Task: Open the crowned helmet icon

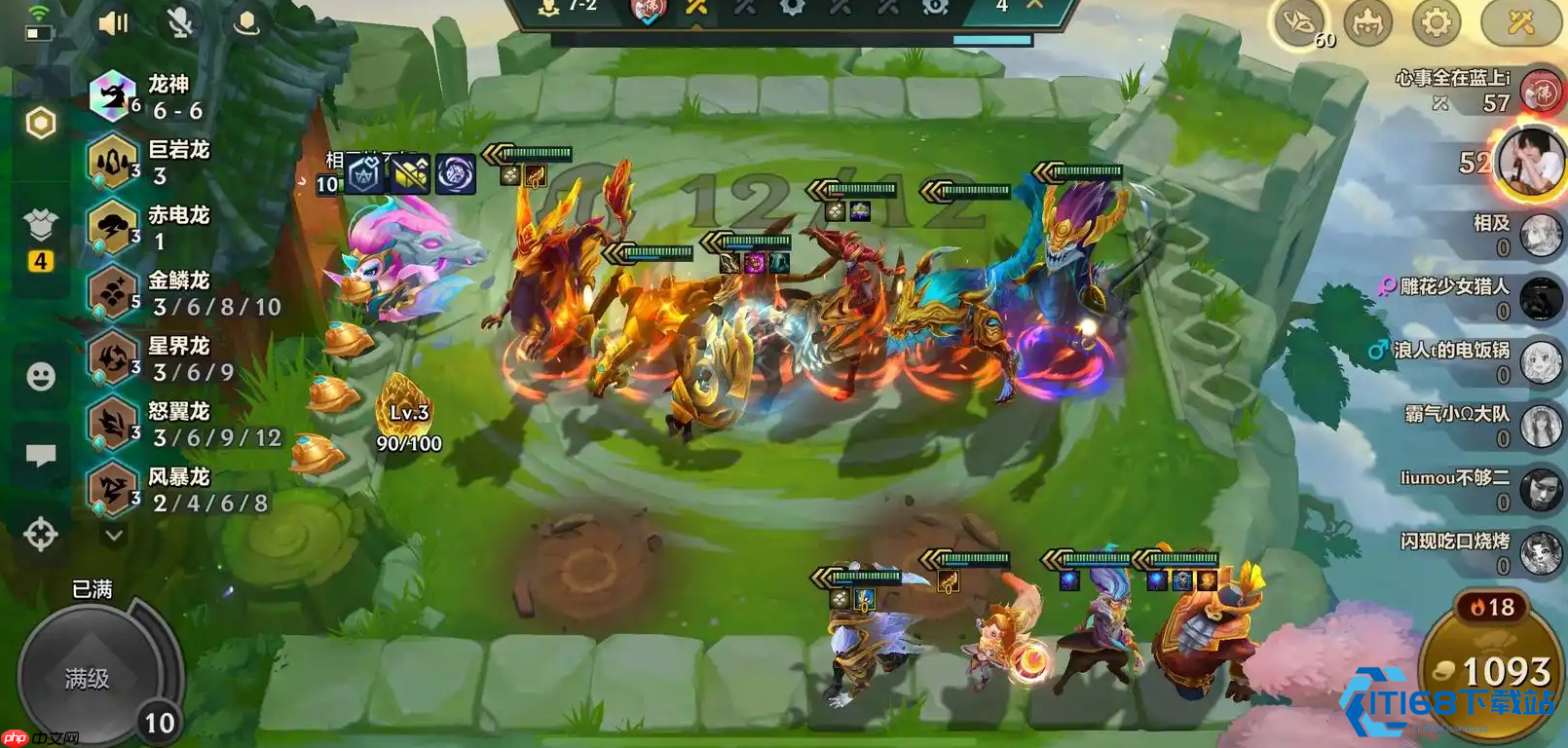Action: pyautogui.click(x=1367, y=22)
